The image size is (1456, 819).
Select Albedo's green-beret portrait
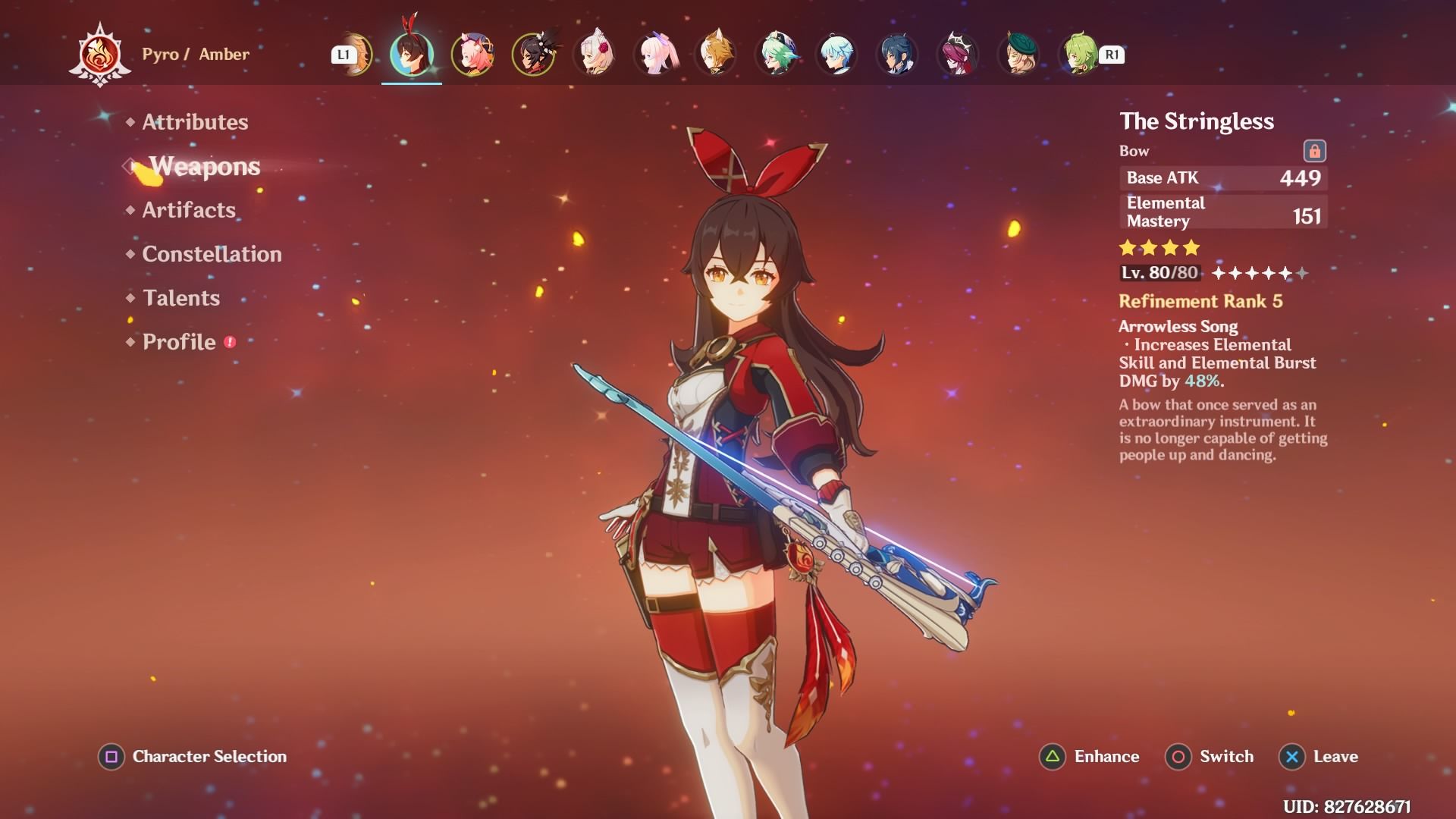(1018, 55)
